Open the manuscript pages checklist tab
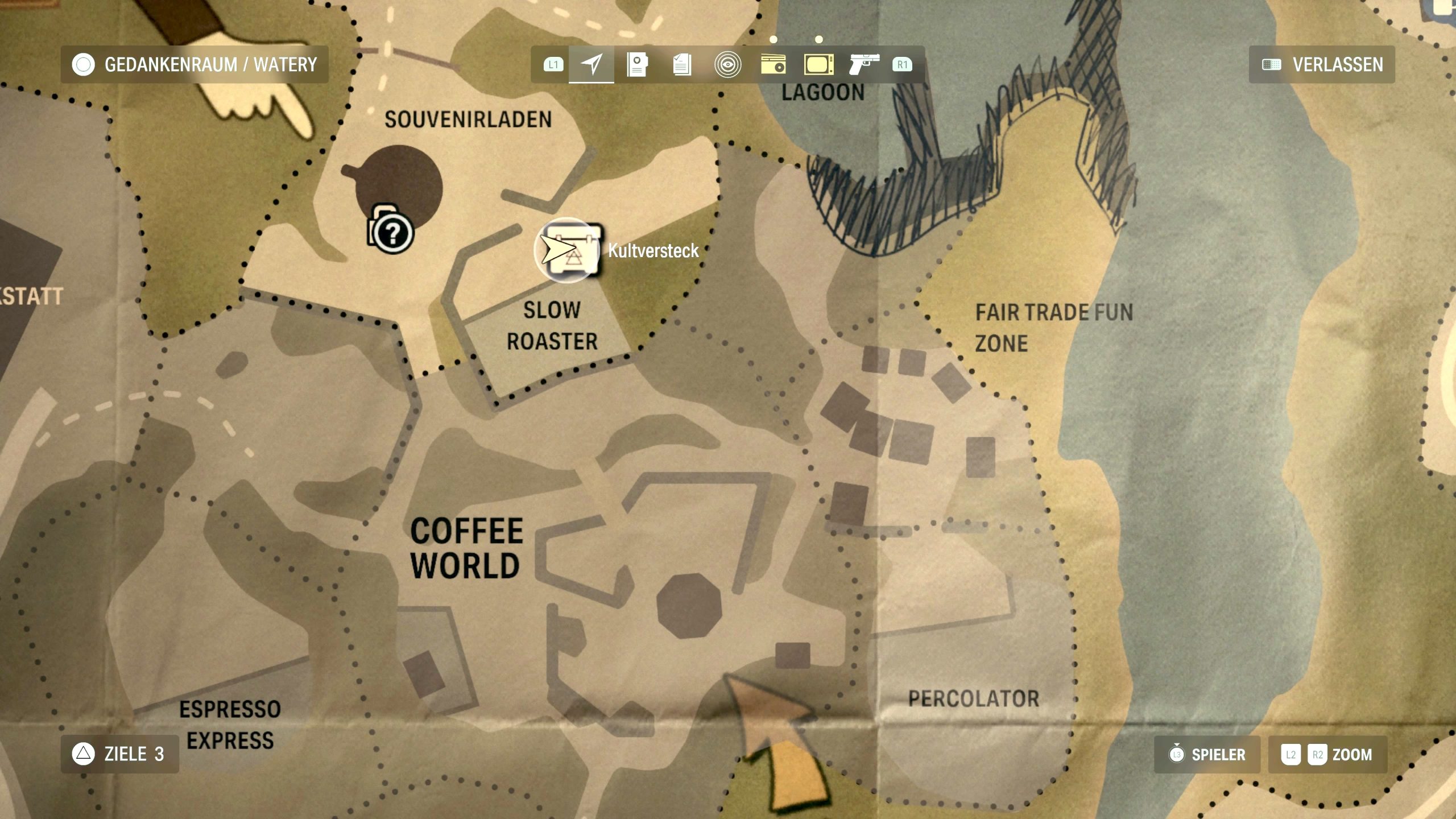Image resolution: width=1456 pixels, height=819 pixels. pos(682,64)
